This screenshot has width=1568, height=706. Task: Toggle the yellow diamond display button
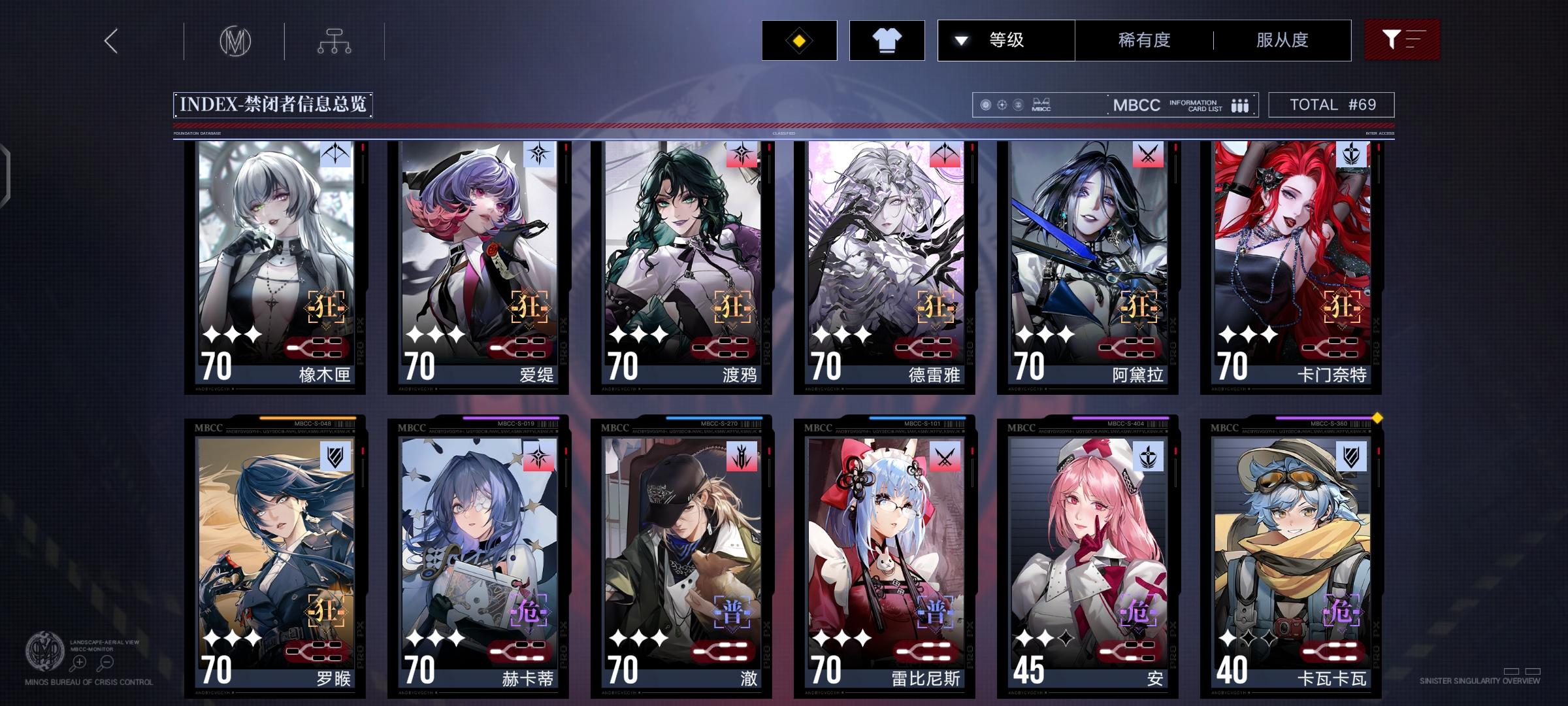point(798,40)
